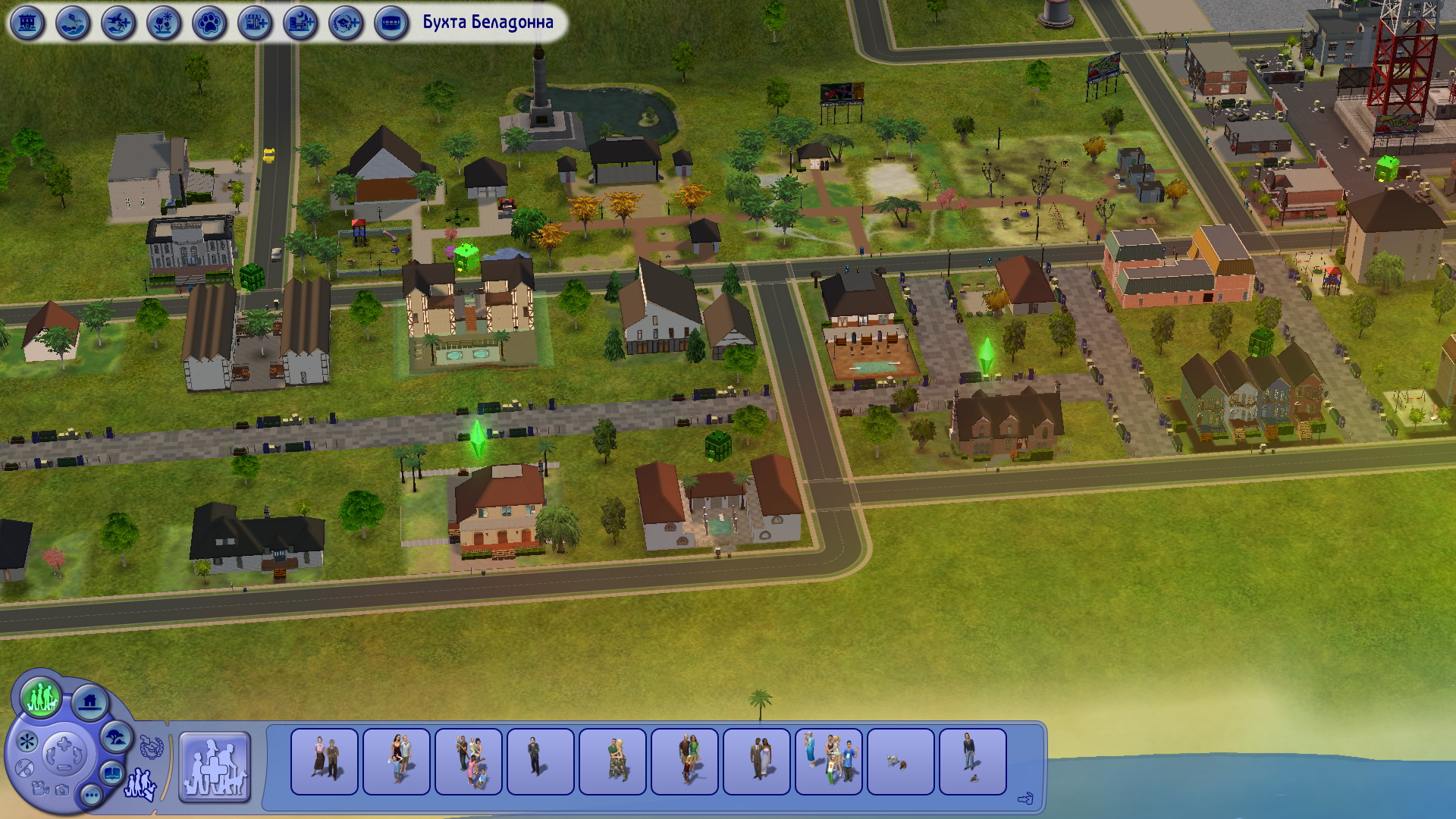The width and height of the screenshot is (1456, 819).
Task: Click the shop with plus shopping district icon
Action: 255,24
